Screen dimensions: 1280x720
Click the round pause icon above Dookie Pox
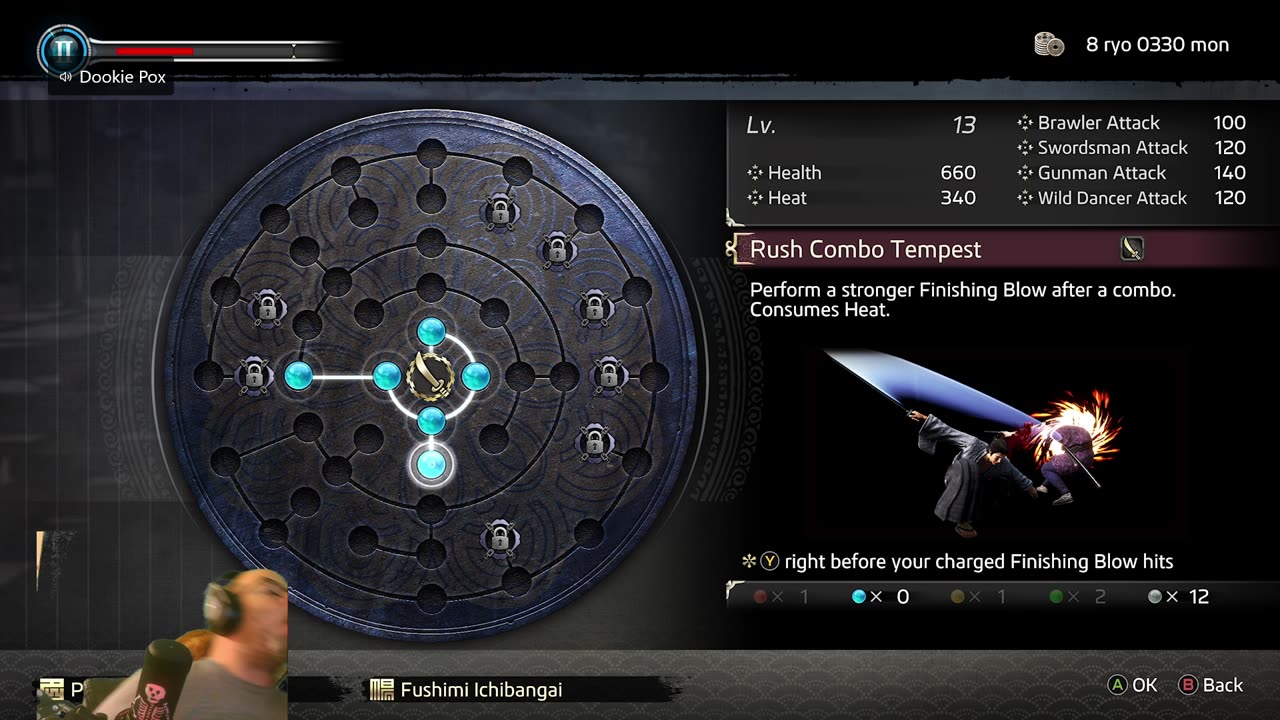tap(63, 48)
